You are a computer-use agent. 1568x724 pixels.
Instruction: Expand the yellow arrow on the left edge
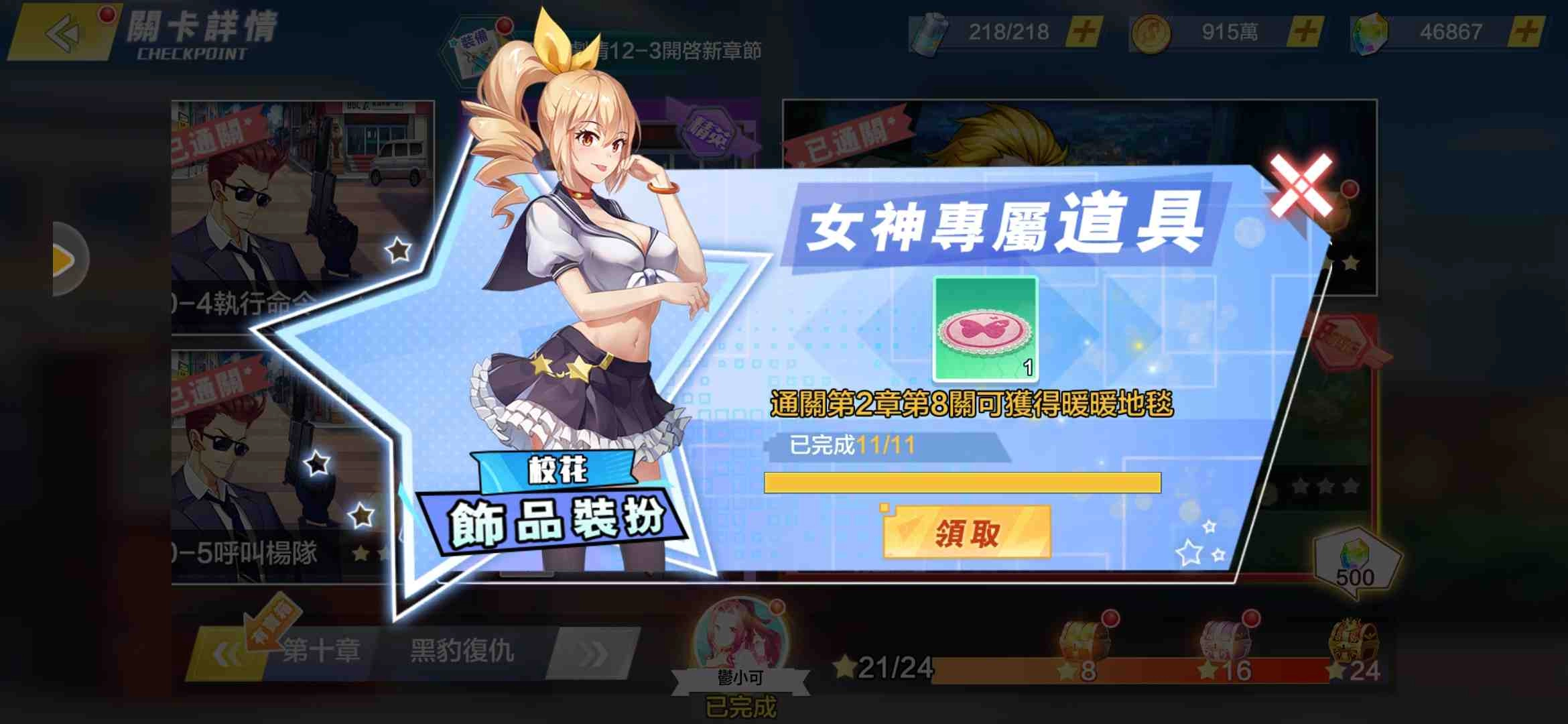pos(64,259)
